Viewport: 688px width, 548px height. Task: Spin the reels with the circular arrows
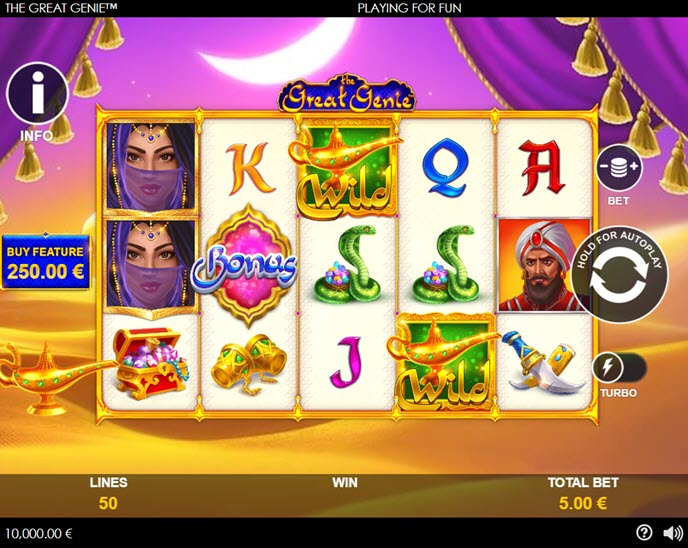tap(620, 277)
